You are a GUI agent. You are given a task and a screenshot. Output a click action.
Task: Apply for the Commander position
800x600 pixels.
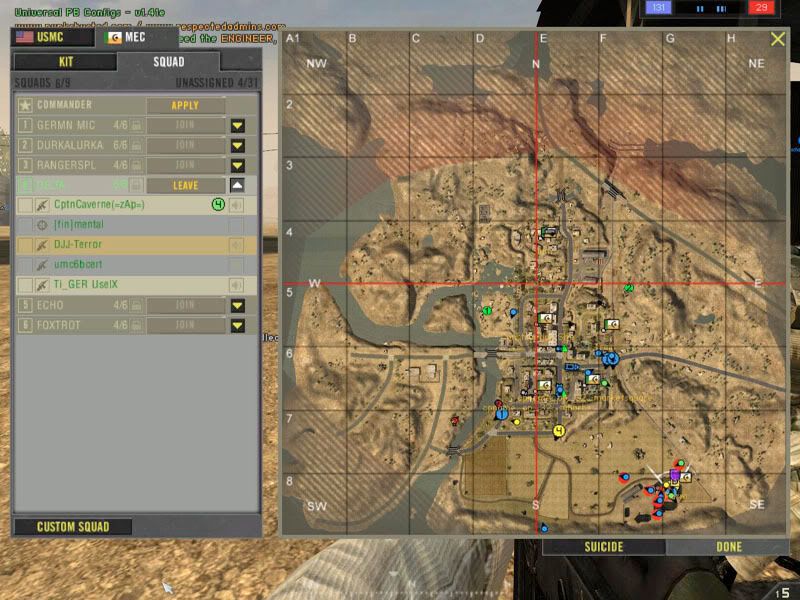185,105
